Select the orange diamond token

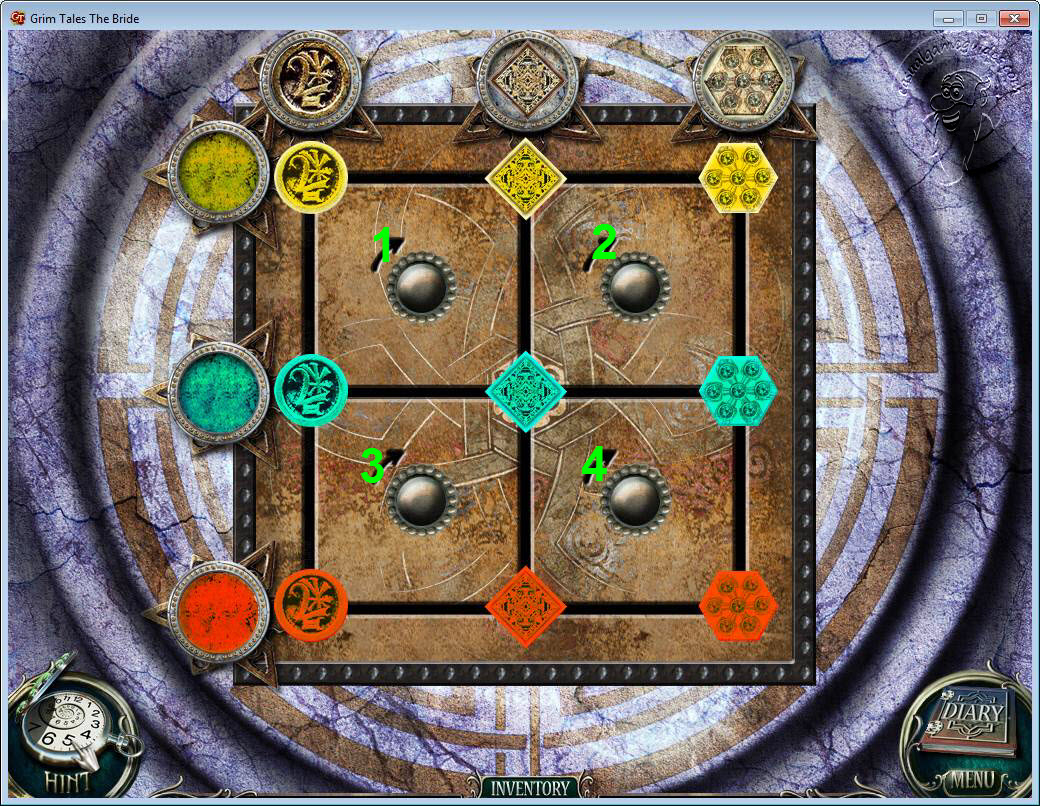[x=526, y=606]
